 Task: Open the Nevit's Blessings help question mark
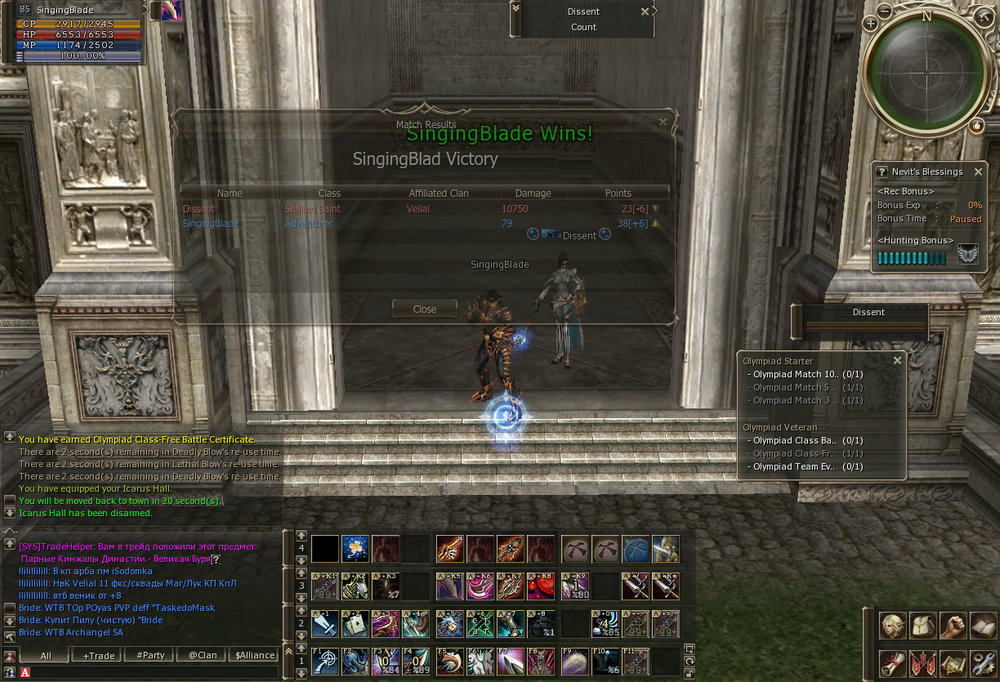click(x=882, y=172)
